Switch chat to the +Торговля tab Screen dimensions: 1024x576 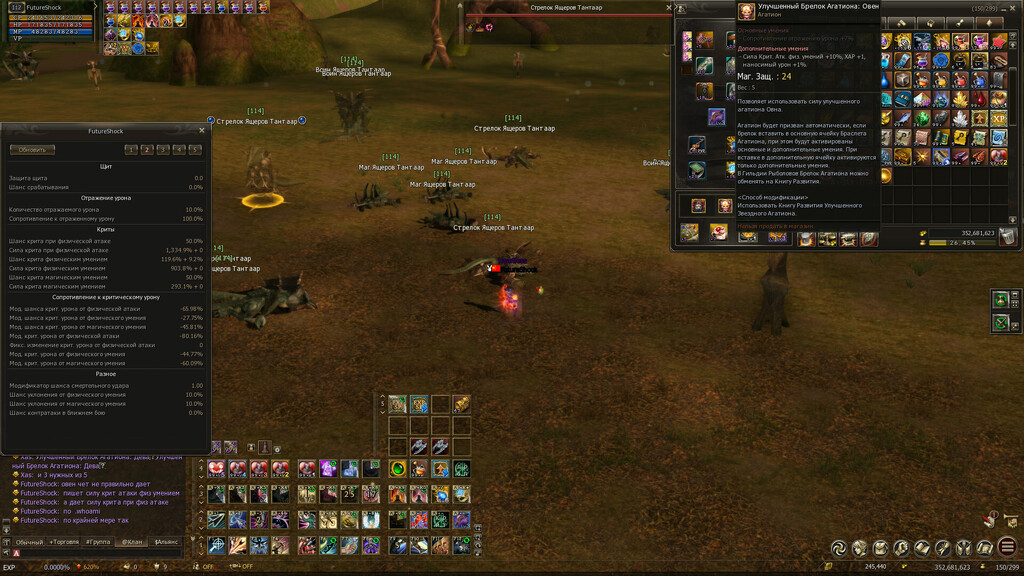pos(63,541)
